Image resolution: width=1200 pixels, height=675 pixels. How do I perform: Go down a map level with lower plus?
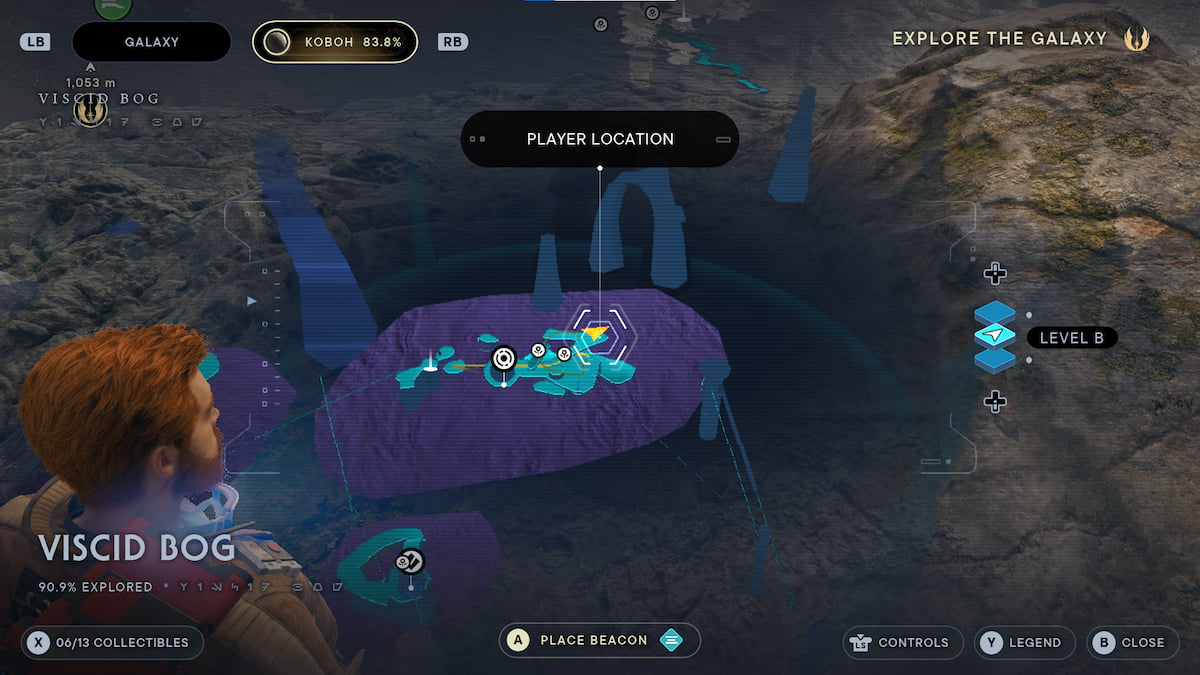994,401
